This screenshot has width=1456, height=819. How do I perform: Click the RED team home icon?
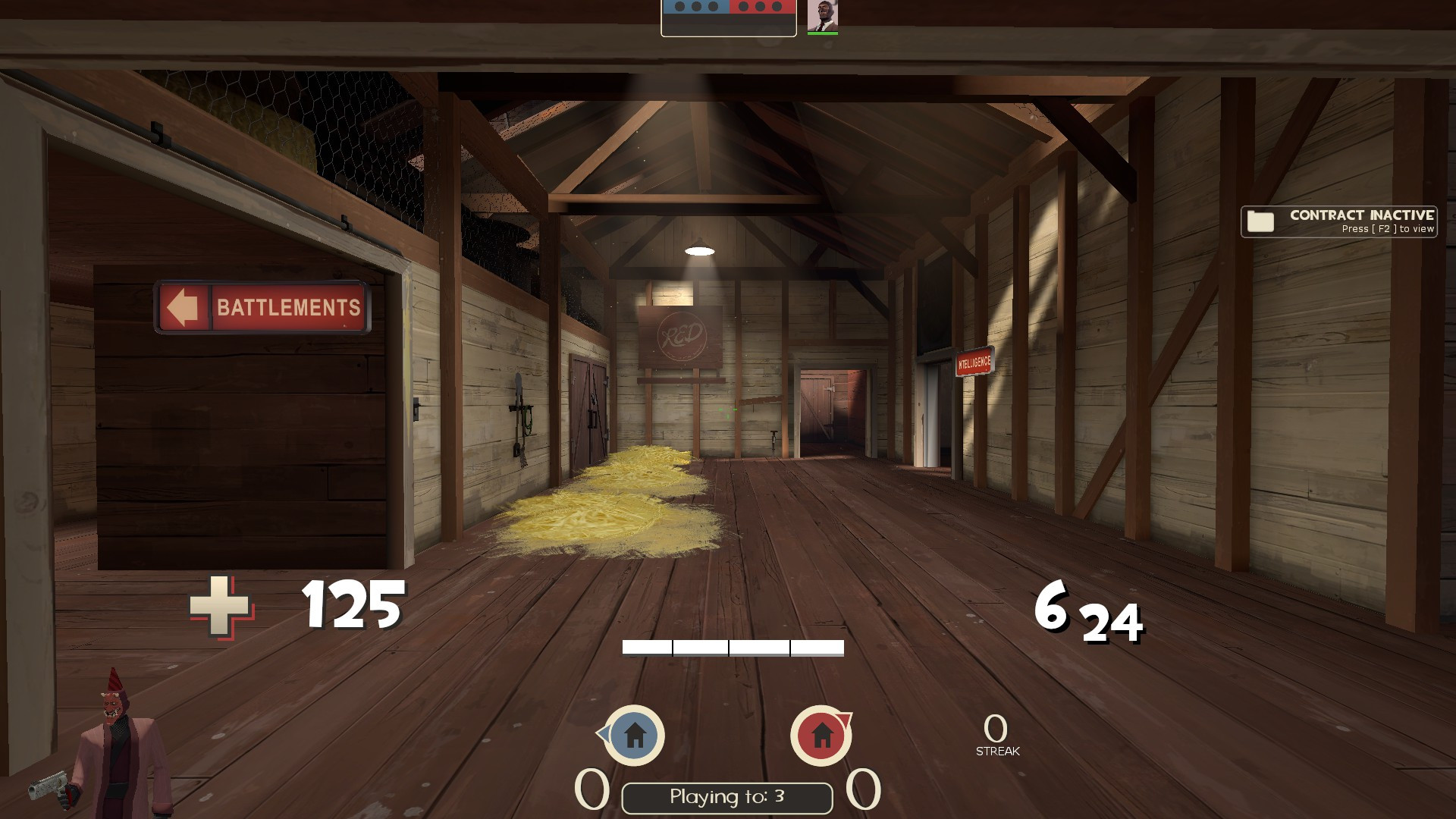(x=821, y=736)
